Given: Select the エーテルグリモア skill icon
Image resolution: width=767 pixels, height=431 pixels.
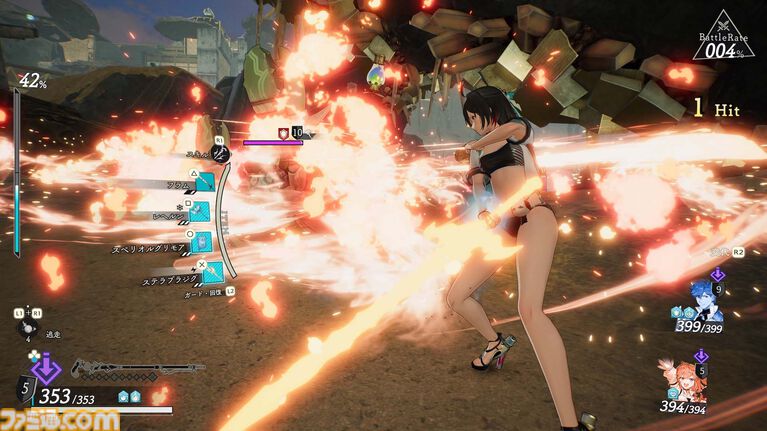Looking at the screenshot, I should coord(200,242).
